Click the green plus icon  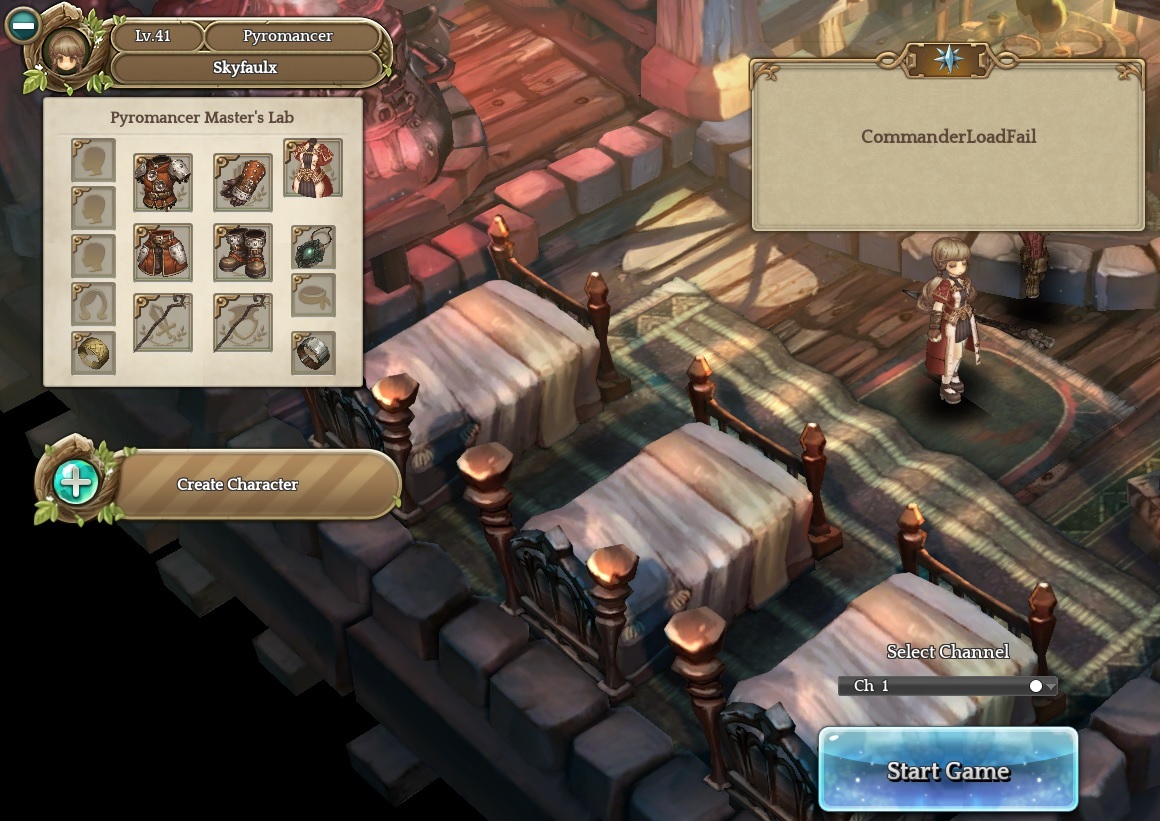[x=77, y=483]
